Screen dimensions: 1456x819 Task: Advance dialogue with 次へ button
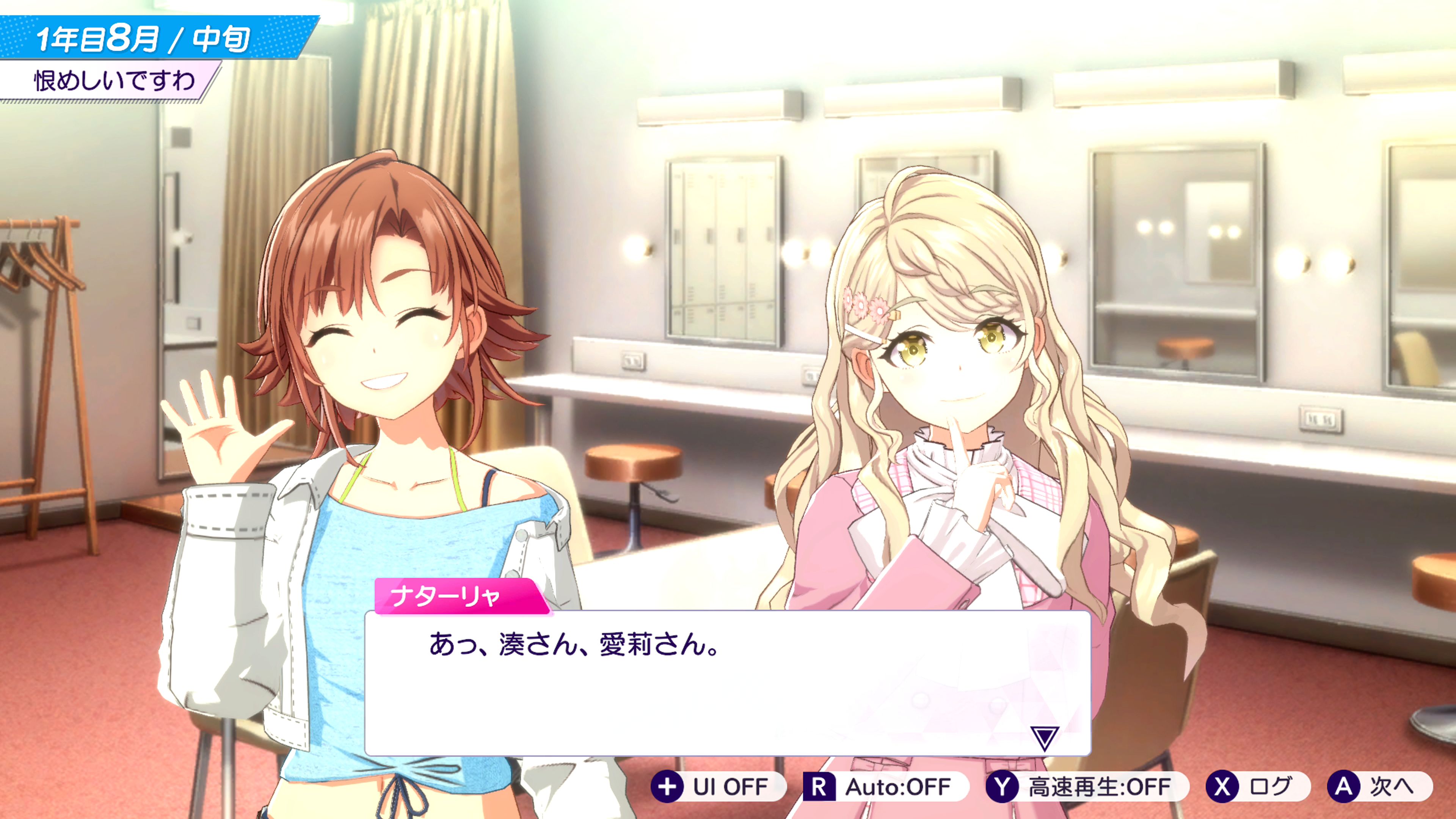click(1378, 786)
